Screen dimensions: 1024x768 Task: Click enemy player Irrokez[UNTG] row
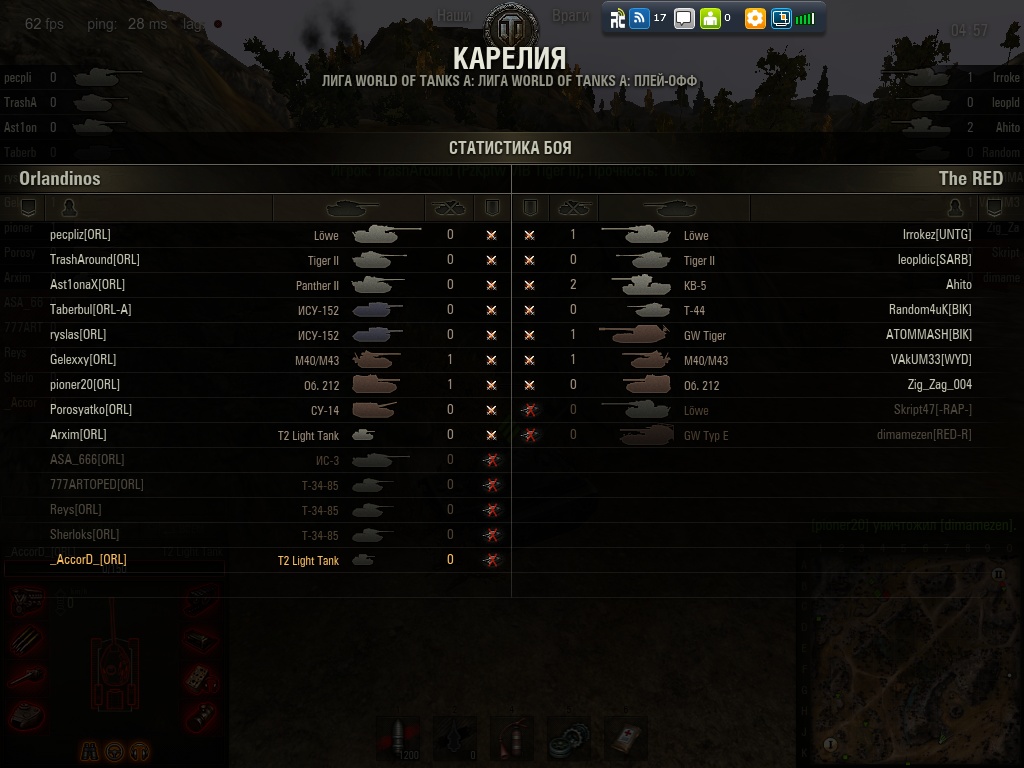click(x=936, y=235)
